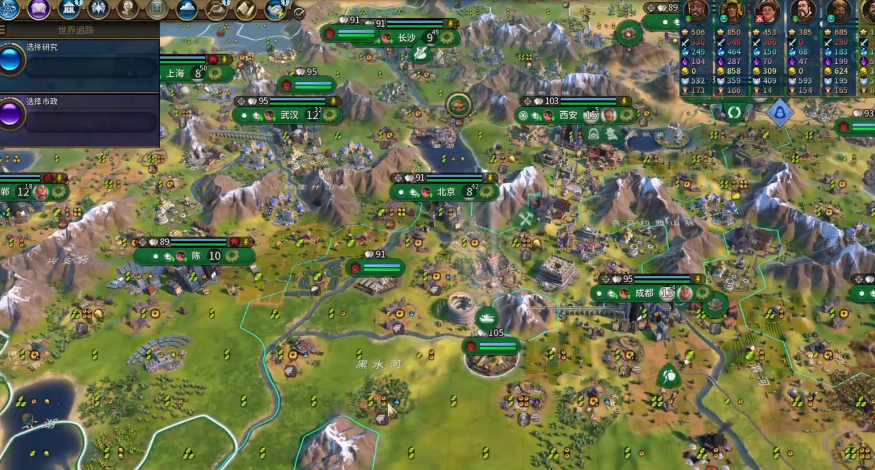Select the 成都 city banner

tap(642, 293)
